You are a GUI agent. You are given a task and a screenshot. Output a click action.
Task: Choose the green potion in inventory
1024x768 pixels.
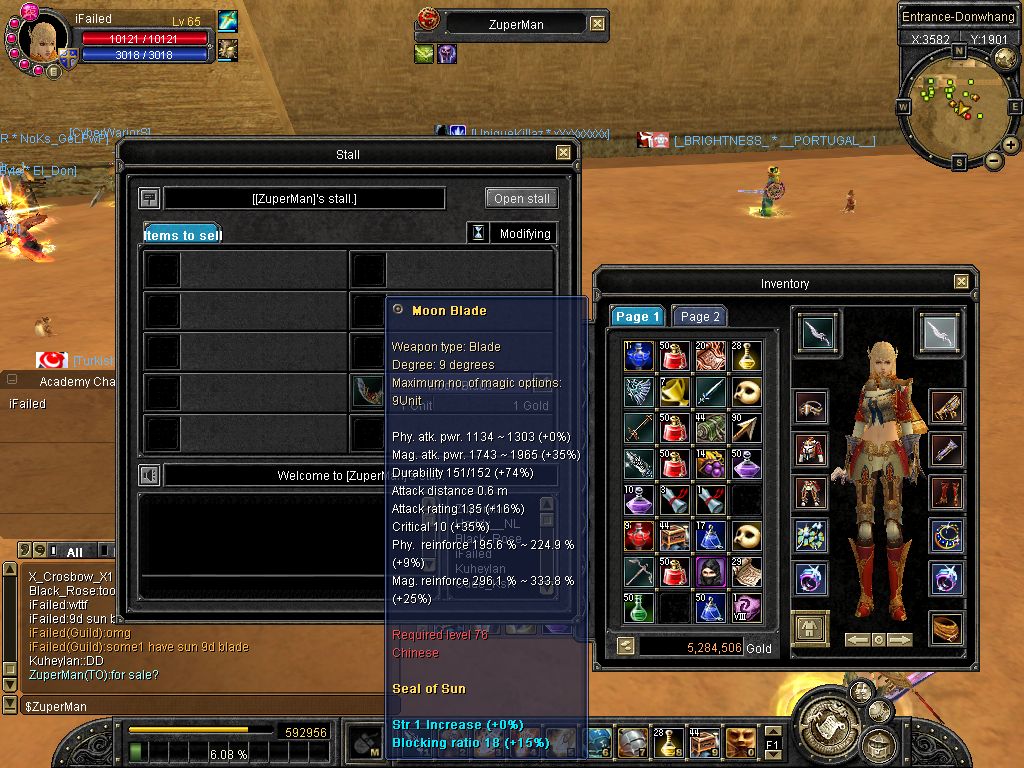[x=639, y=607]
